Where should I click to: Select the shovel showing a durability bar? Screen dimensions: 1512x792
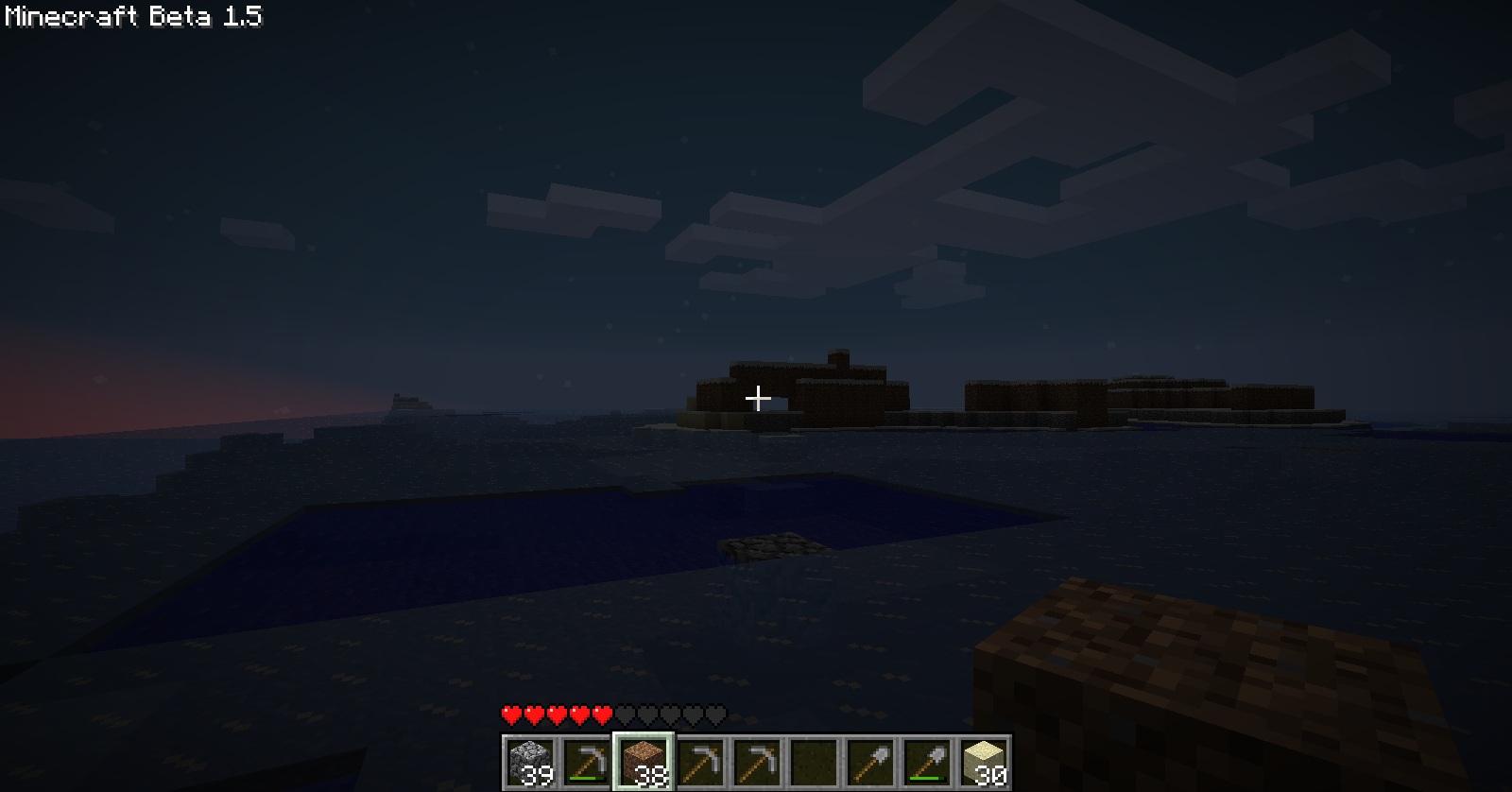click(x=926, y=762)
